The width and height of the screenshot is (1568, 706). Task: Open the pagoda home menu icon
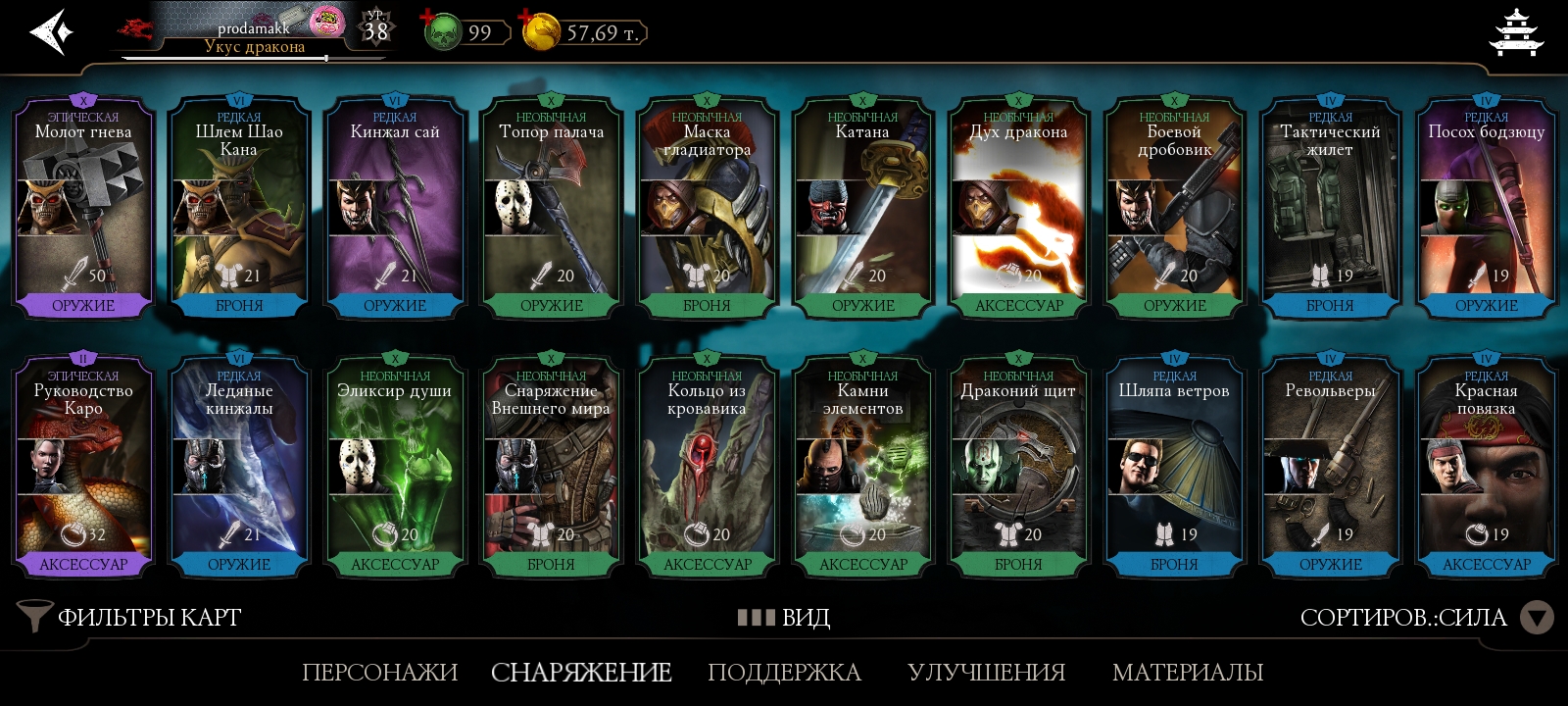1515,32
